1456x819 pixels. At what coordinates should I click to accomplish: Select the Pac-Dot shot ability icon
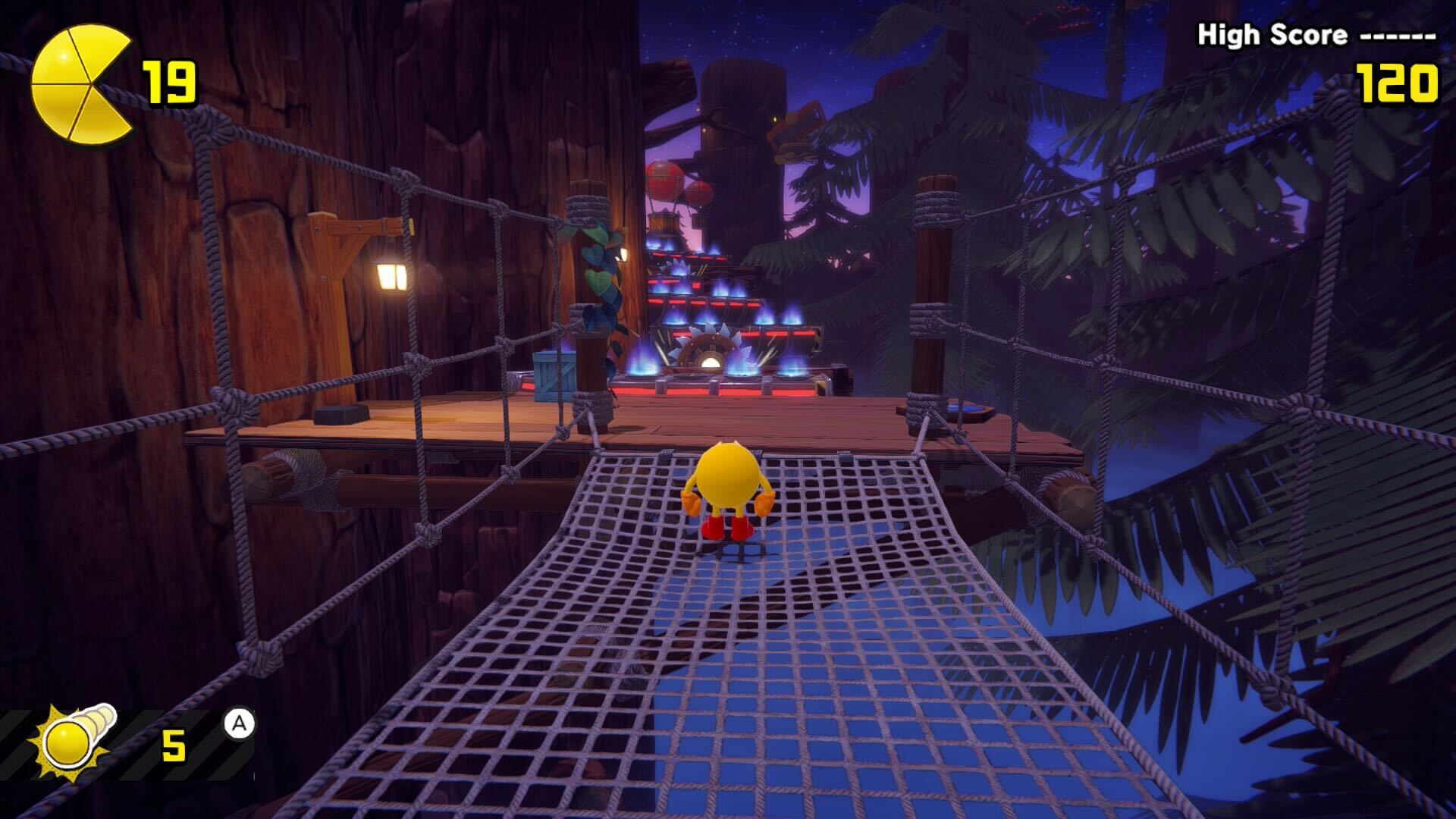[74, 739]
